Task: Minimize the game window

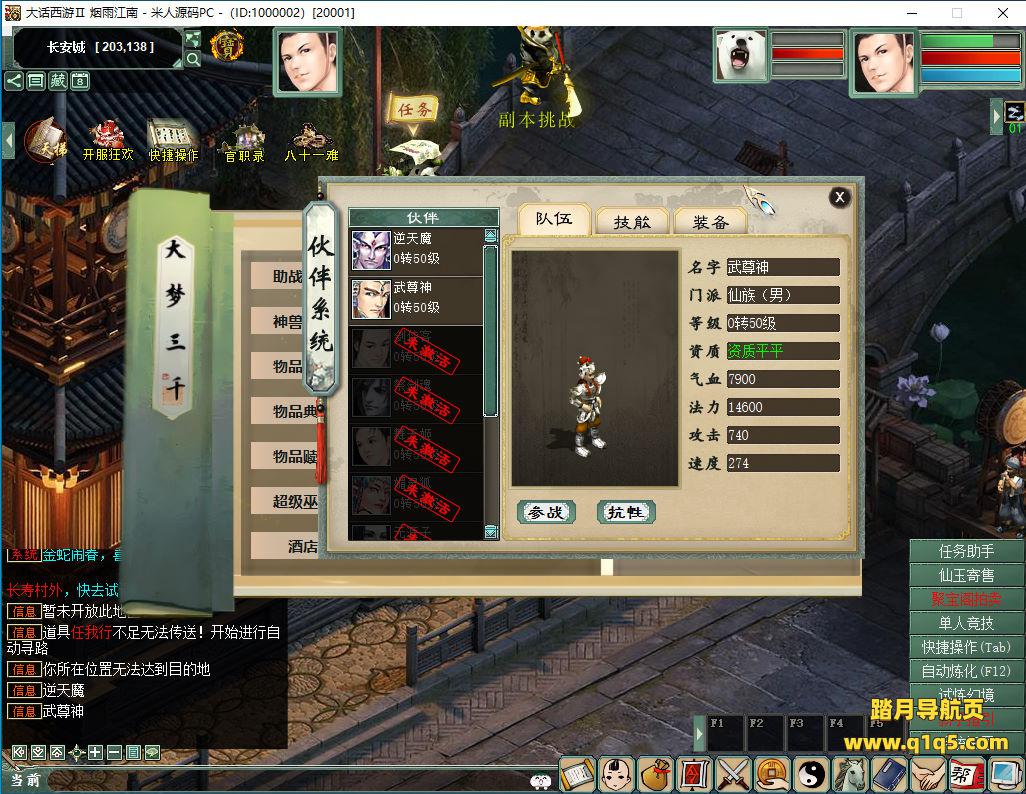Action: pos(911,13)
